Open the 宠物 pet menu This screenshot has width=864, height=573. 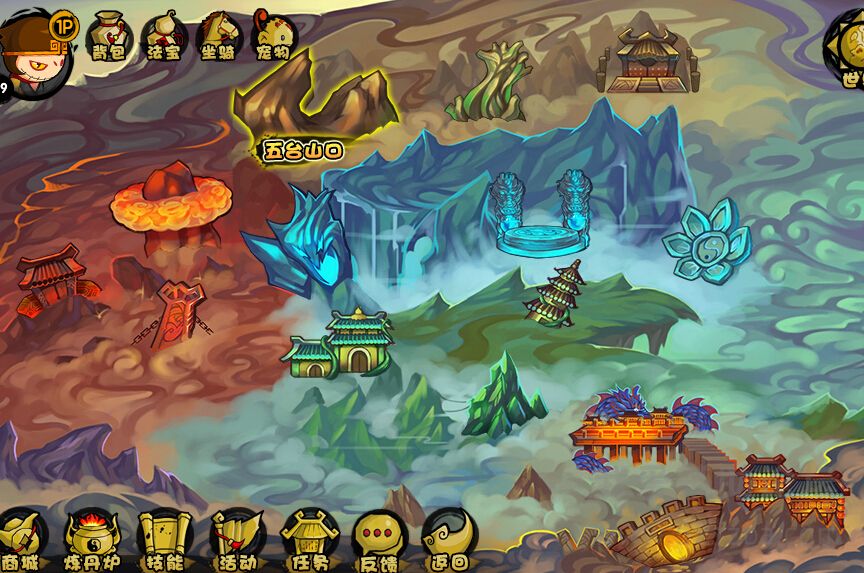(274, 36)
